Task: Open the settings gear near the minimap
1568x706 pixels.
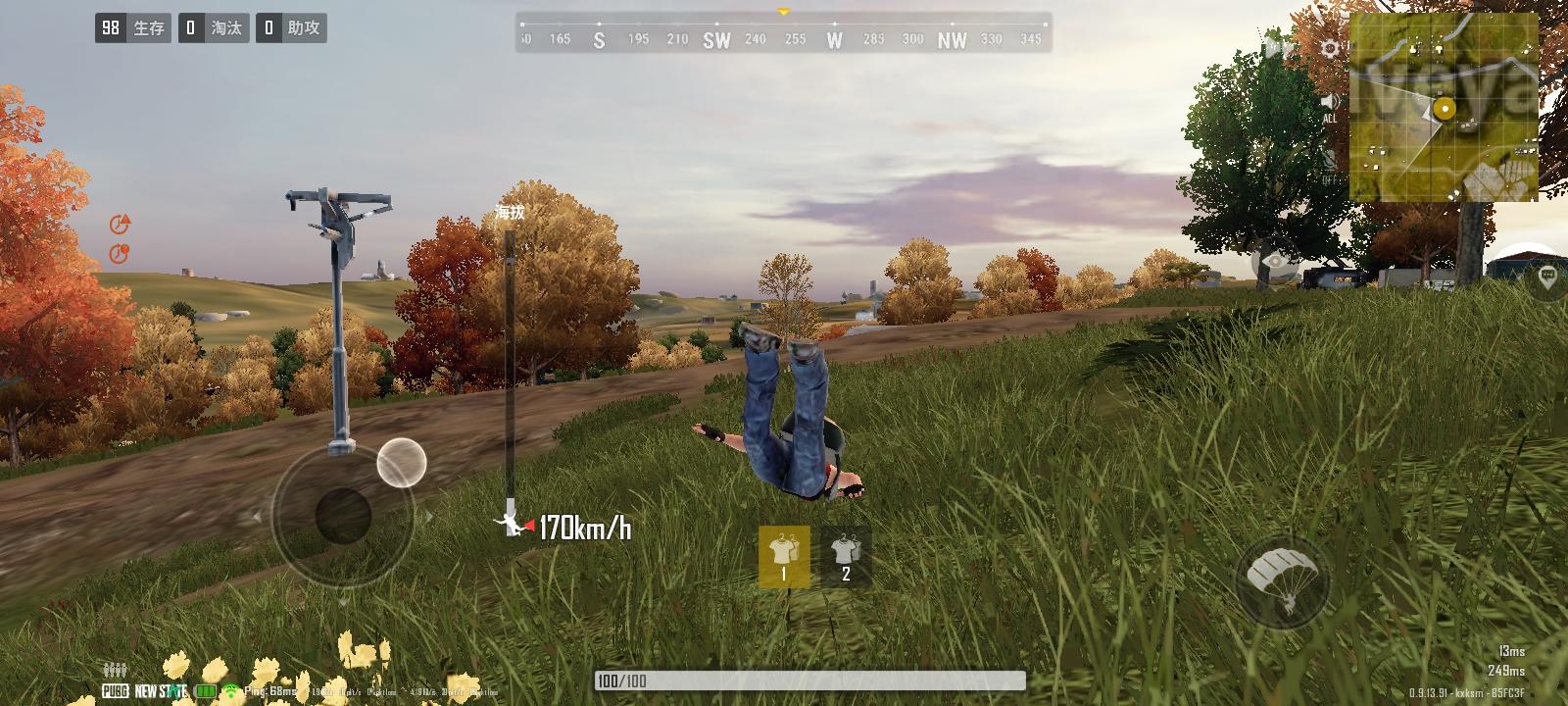Action: coord(1330,46)
